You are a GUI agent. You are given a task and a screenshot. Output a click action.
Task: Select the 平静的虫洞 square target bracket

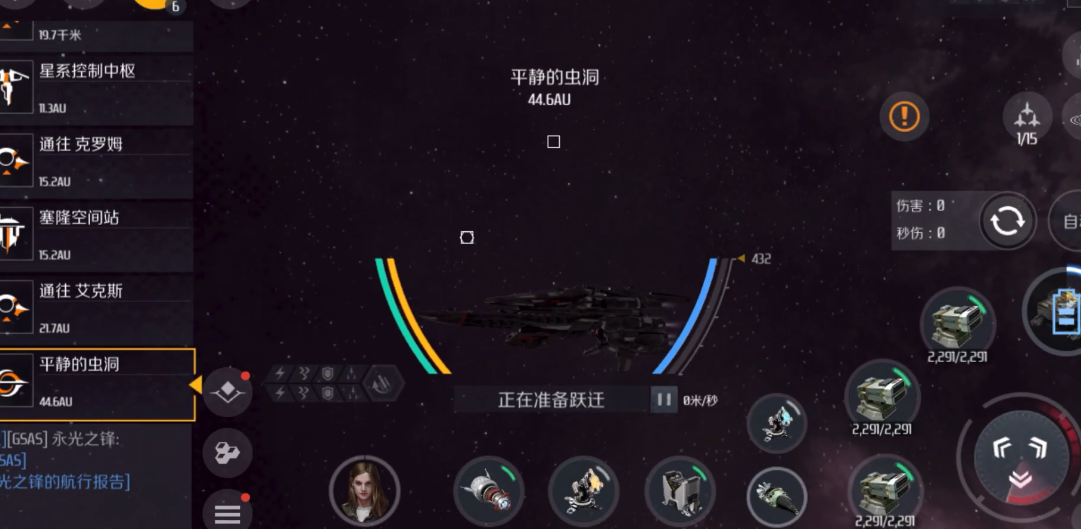[553, 142]
